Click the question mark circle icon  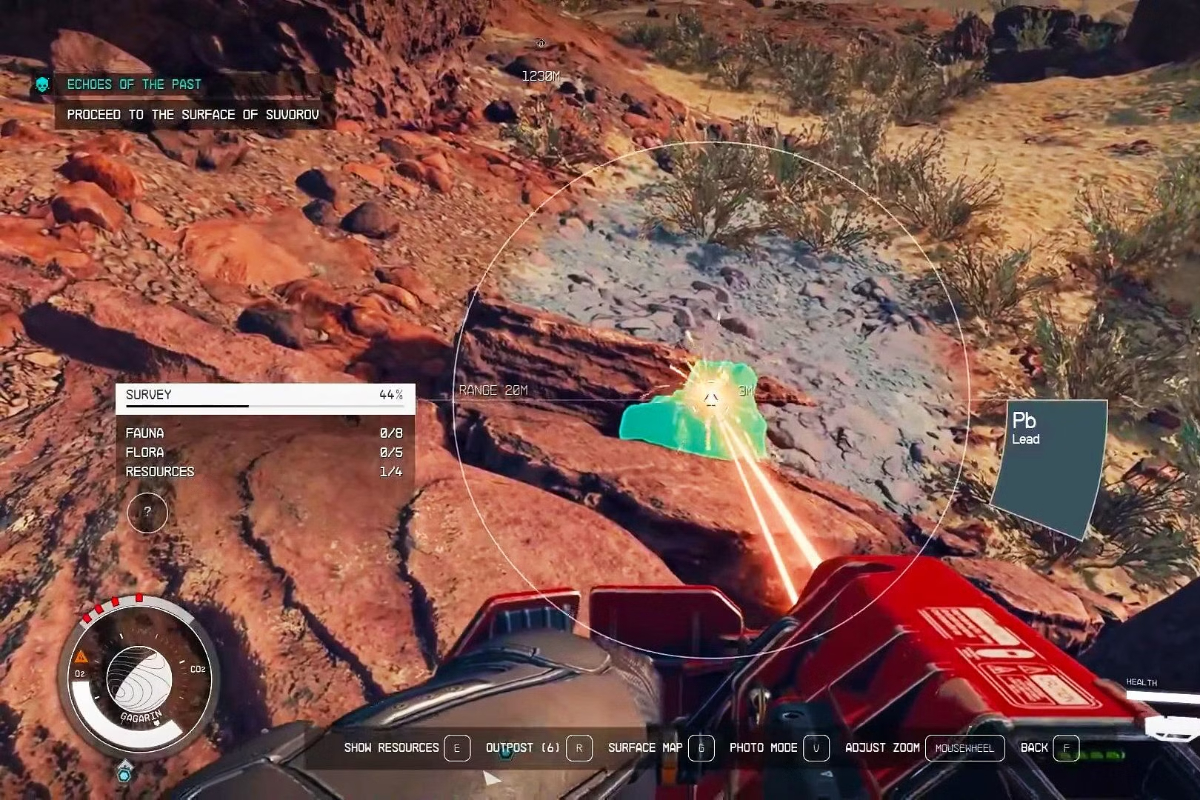(148, 512)
